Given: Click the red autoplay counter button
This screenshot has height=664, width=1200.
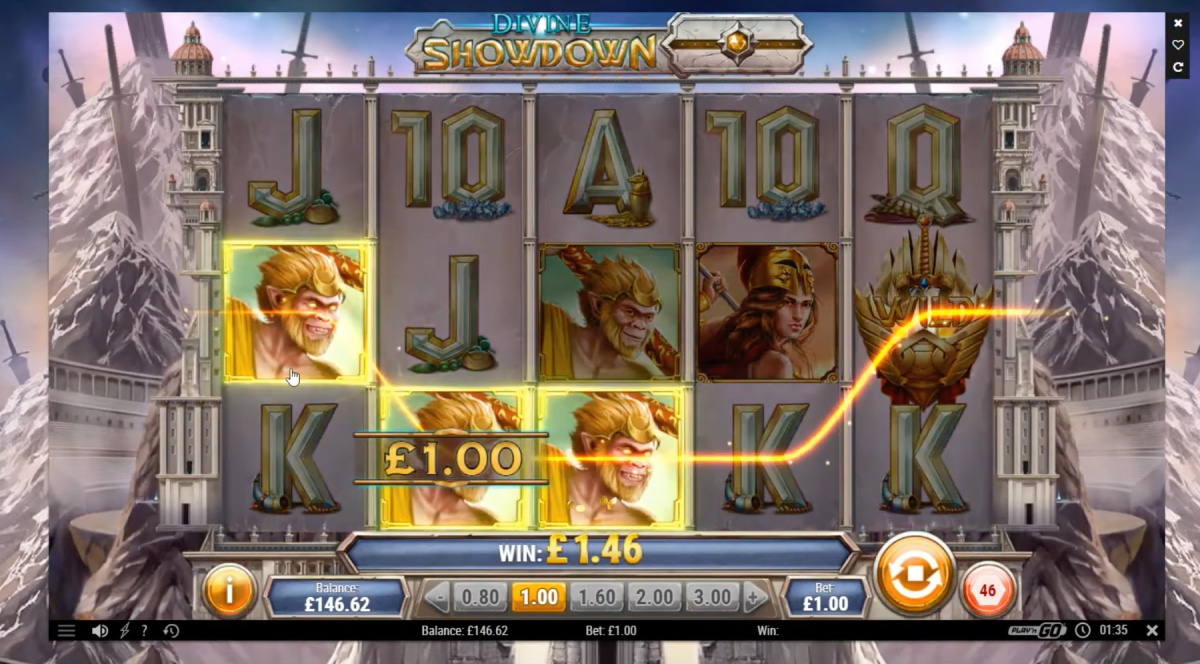Looking at the screenshot, I should tap(987, 590).
